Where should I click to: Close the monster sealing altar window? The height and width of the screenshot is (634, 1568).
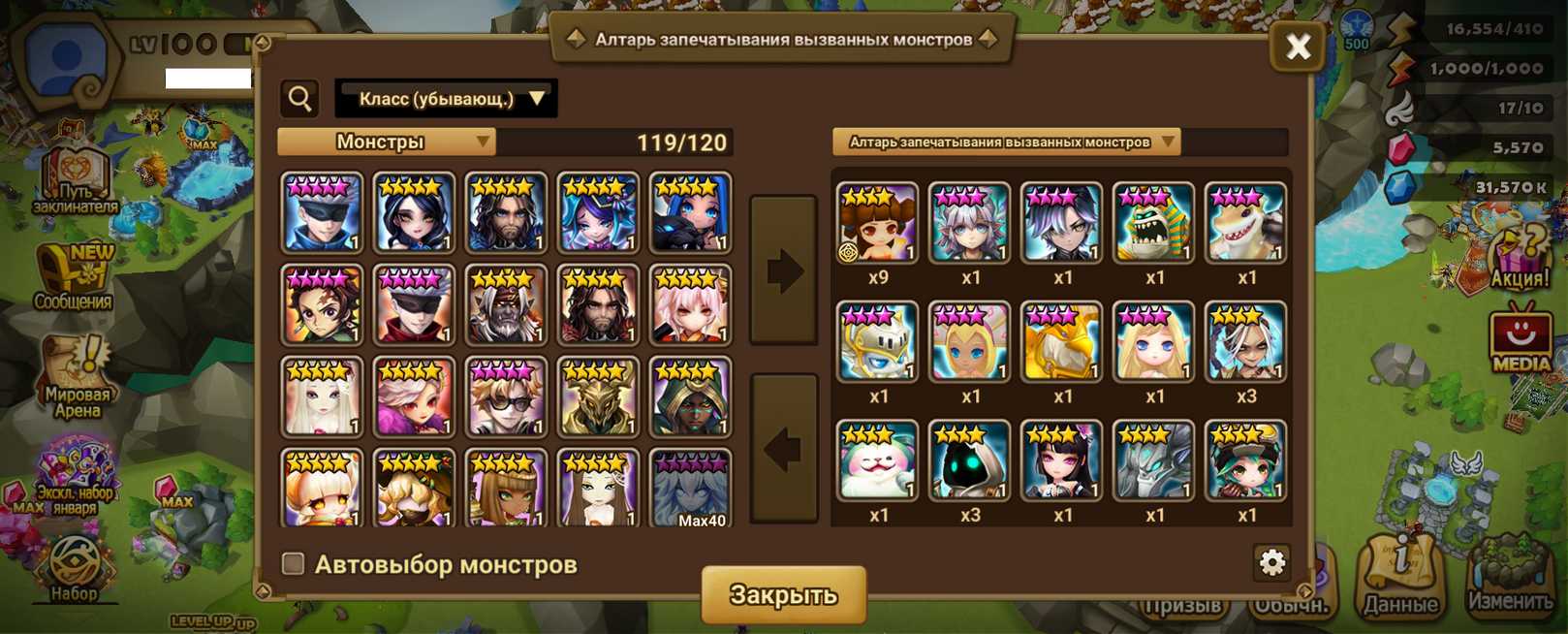(x=1298, y=46)
